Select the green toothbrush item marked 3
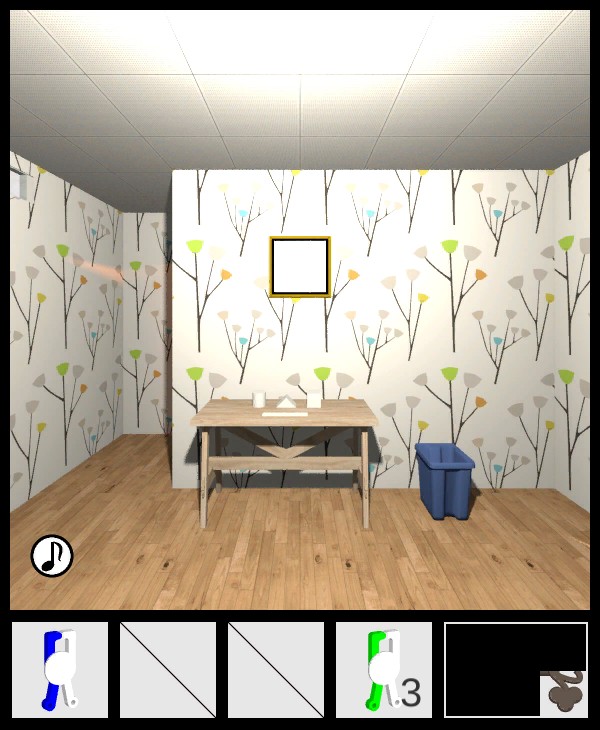The width and height of the screenshot is (600, 730). point(384,670)
